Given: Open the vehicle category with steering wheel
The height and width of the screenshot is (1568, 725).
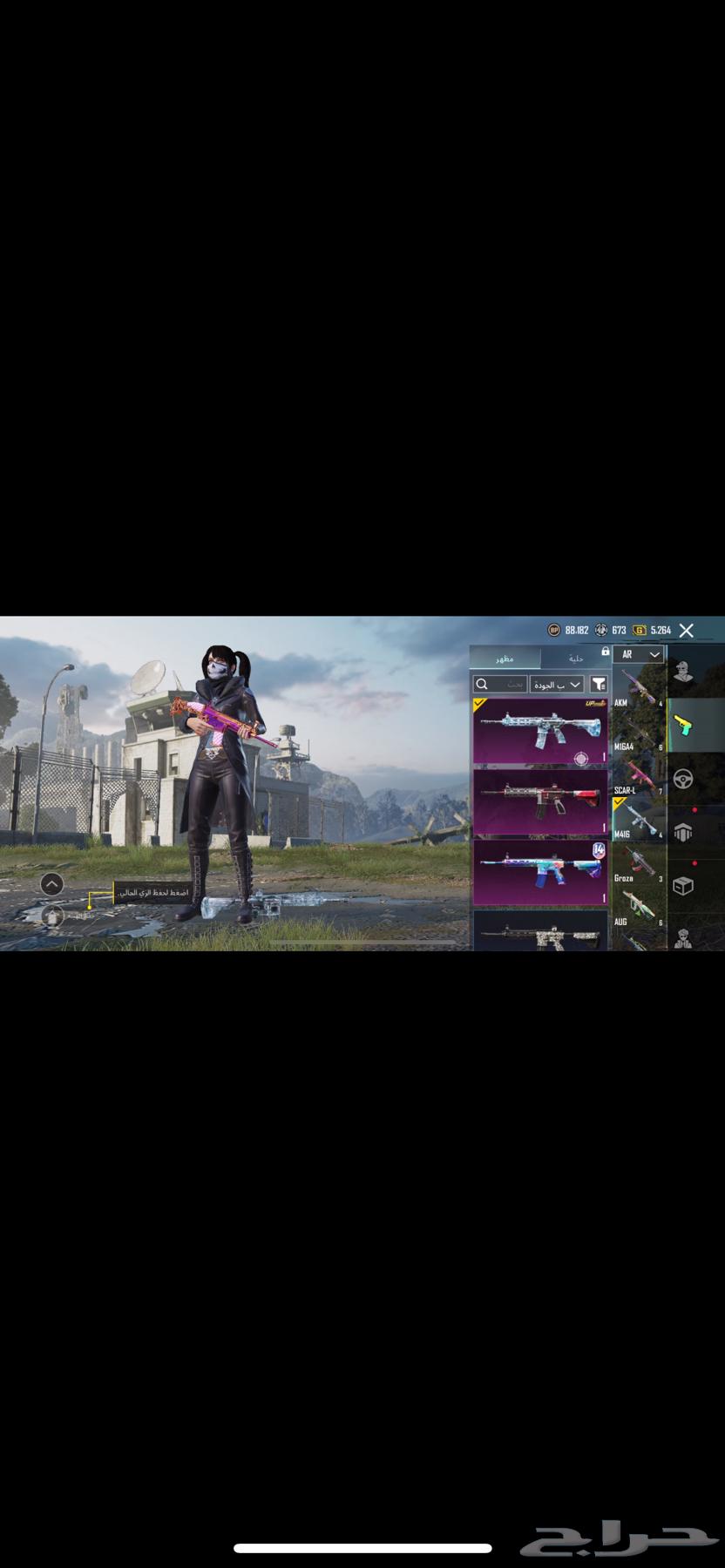Looking at the screenshot, I should (684, 779).
